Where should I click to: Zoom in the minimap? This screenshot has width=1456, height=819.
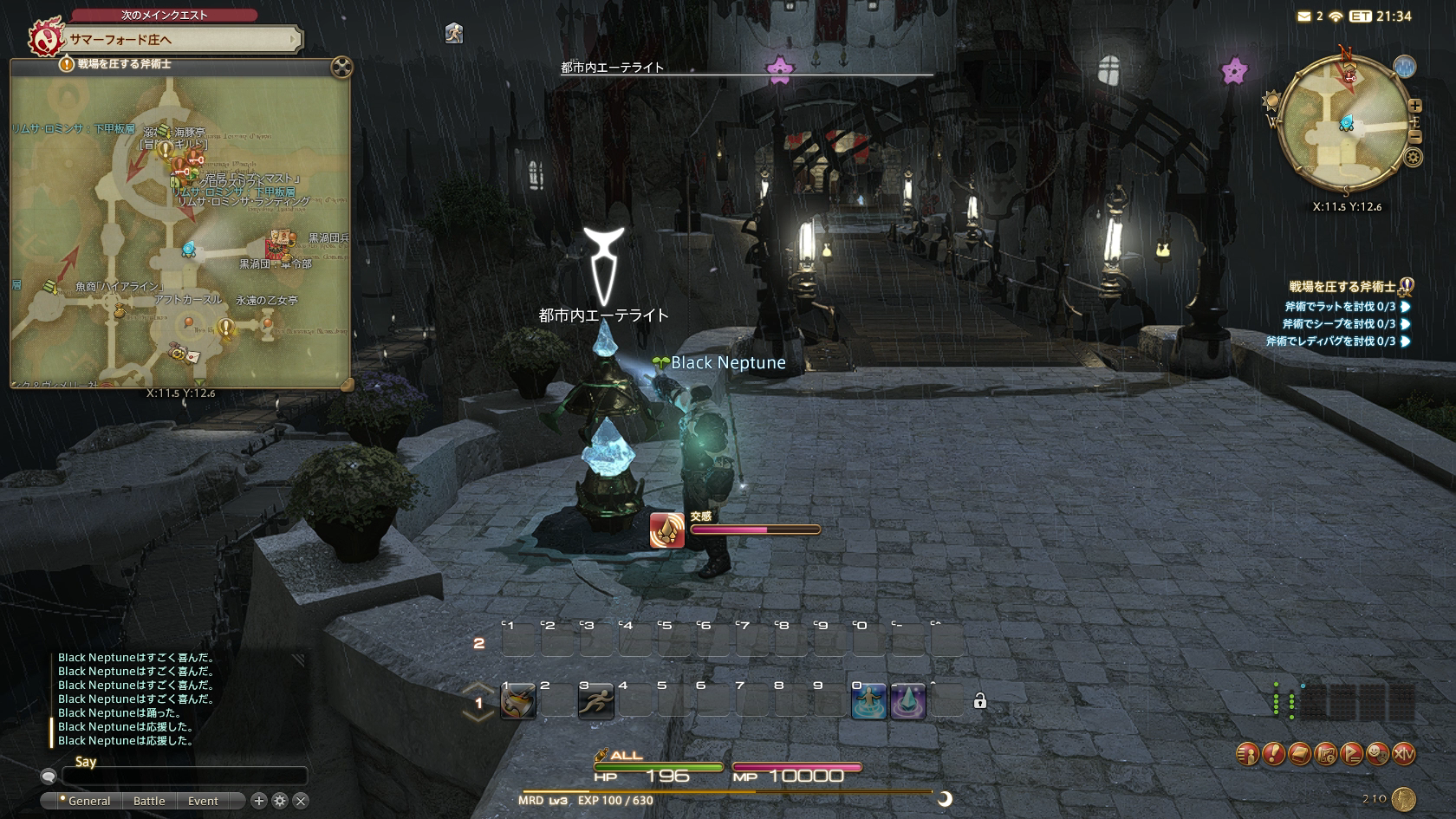coord(1415,106)
